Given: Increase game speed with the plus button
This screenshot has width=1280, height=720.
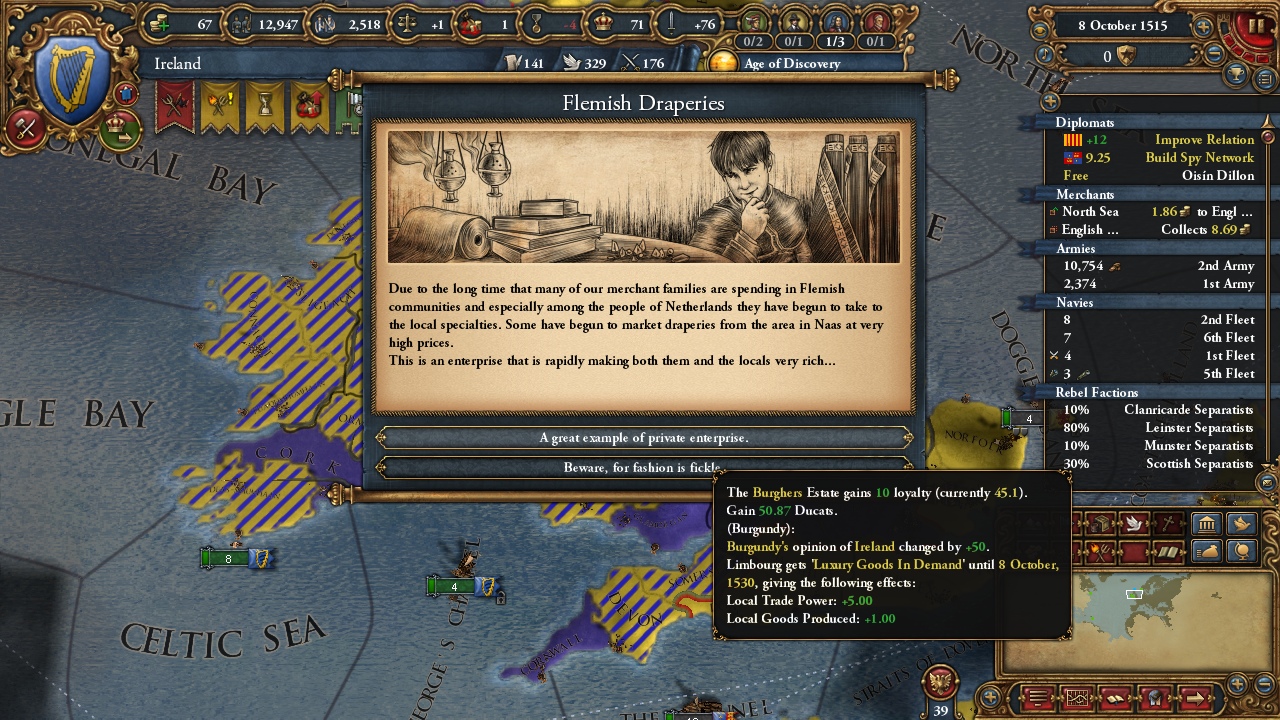Looking at the screenshot, I should coord(1203,26).
